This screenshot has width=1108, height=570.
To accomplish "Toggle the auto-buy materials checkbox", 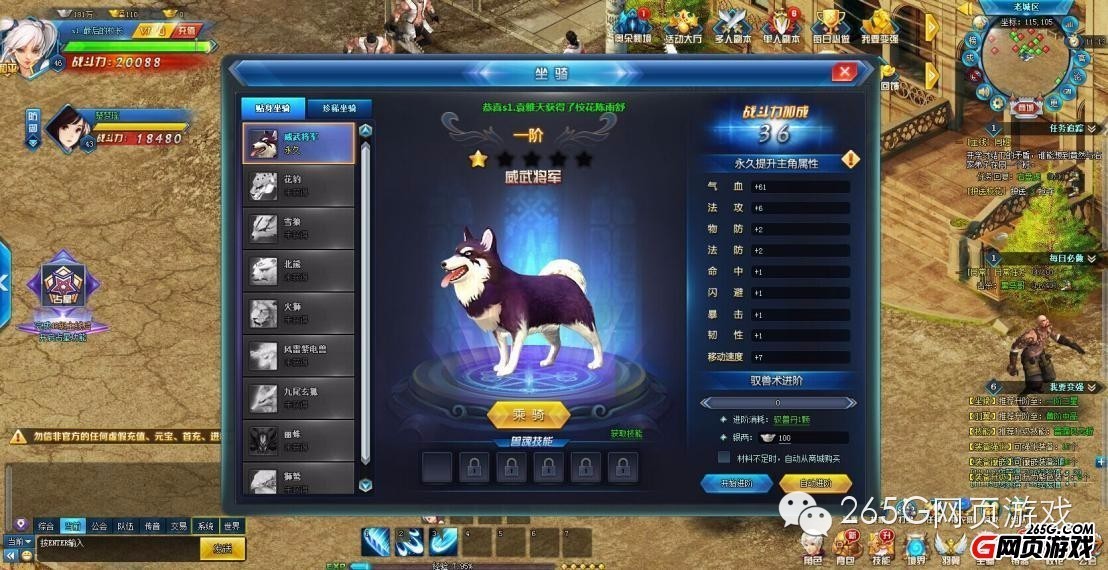I will (x=724, y=457).
